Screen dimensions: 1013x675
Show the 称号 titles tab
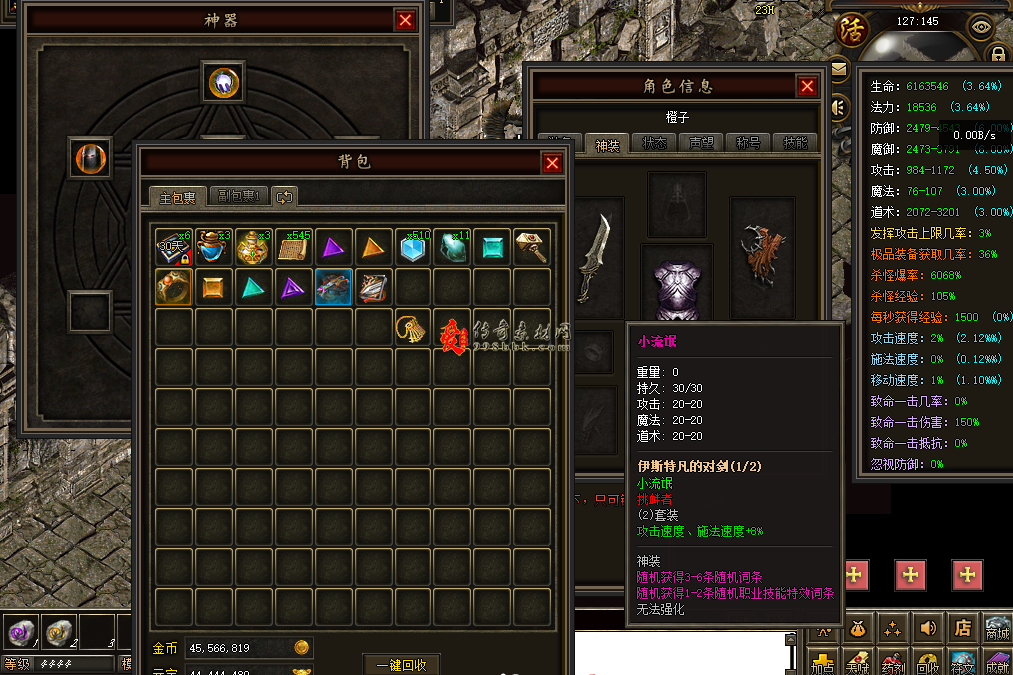tap(748, 143)
